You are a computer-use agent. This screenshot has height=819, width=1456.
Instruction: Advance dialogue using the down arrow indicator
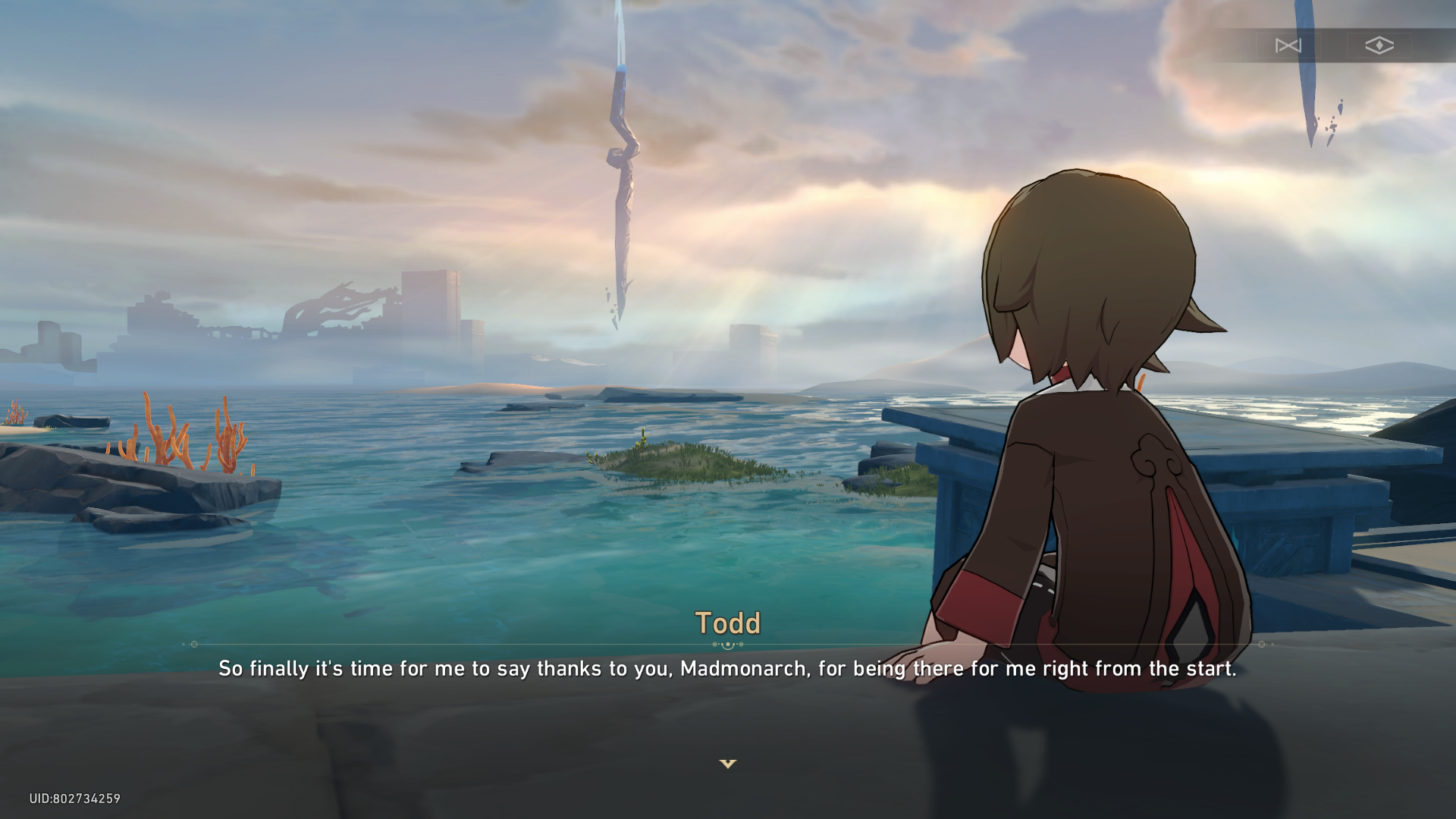tap(727, 764)
